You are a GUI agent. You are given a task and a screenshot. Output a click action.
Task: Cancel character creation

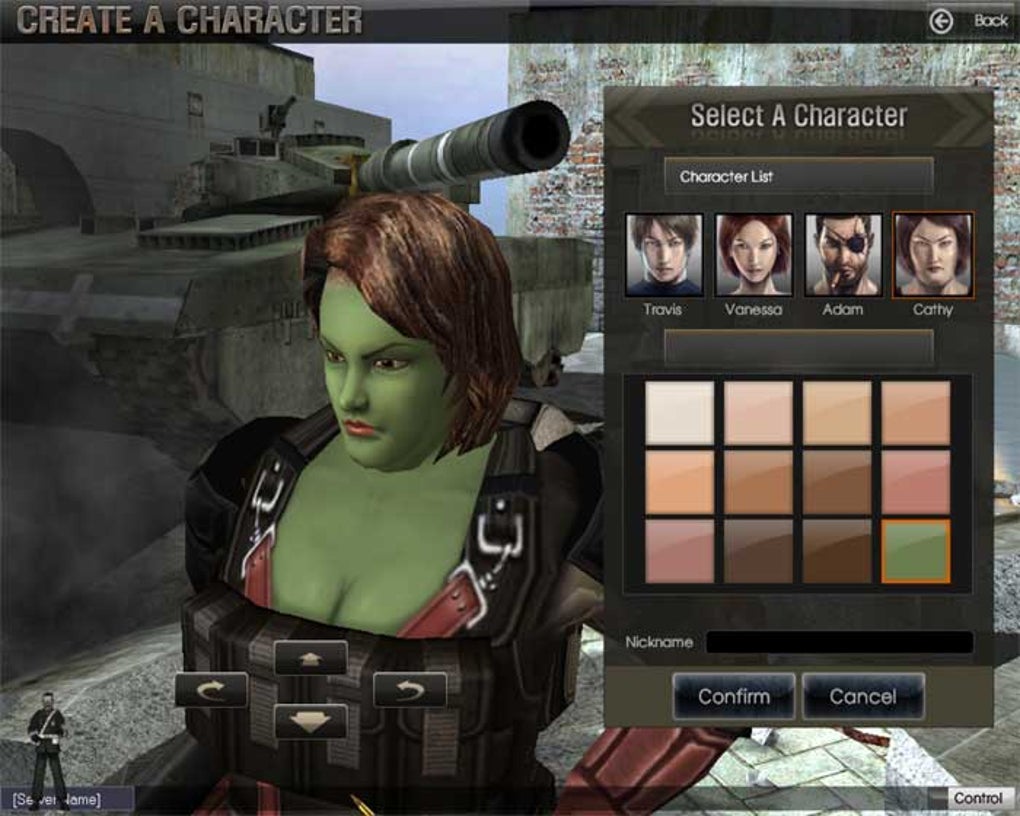point(863,696)
